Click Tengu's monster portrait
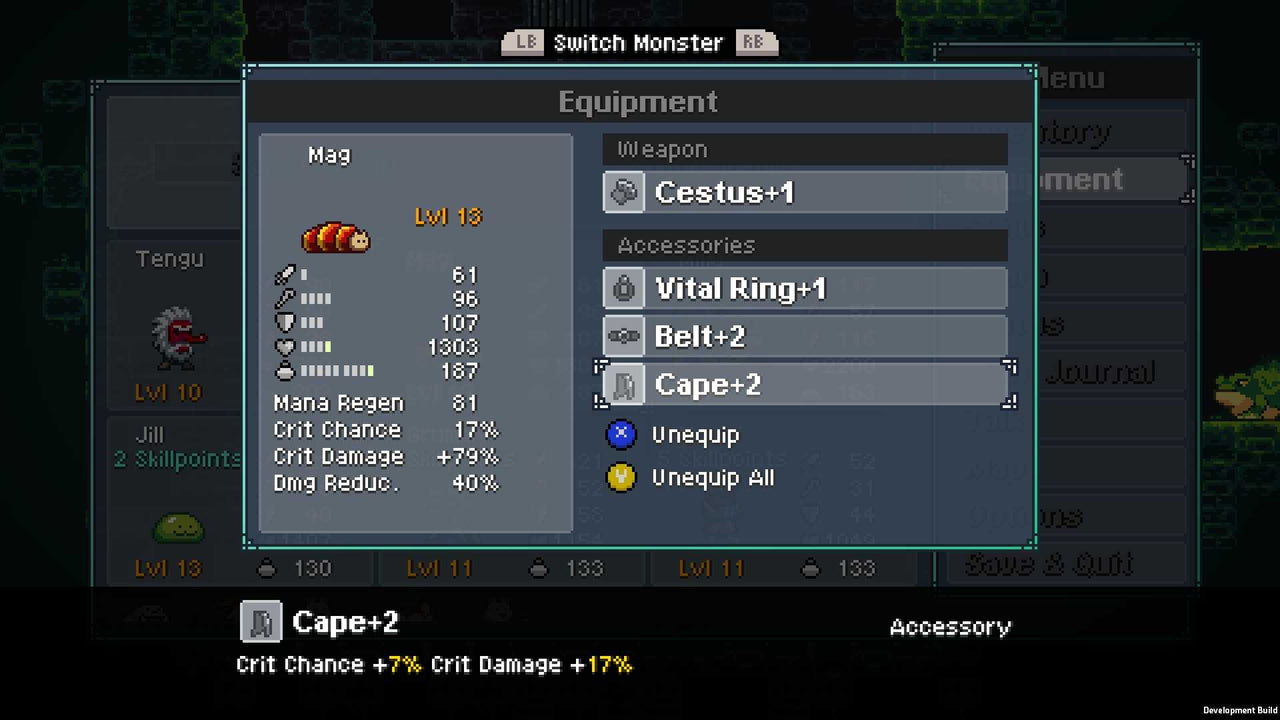Viewport: 1280px width, 720px height. click(176, 336)
